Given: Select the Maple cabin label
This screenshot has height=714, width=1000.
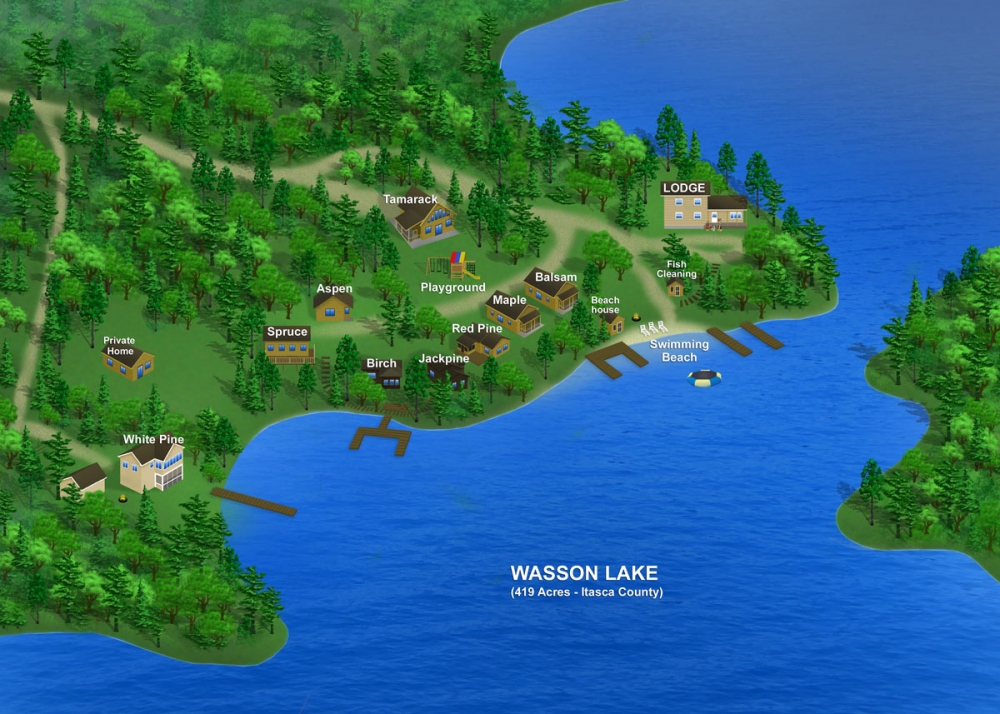Looking at the screenshot, I should (510, 300).
